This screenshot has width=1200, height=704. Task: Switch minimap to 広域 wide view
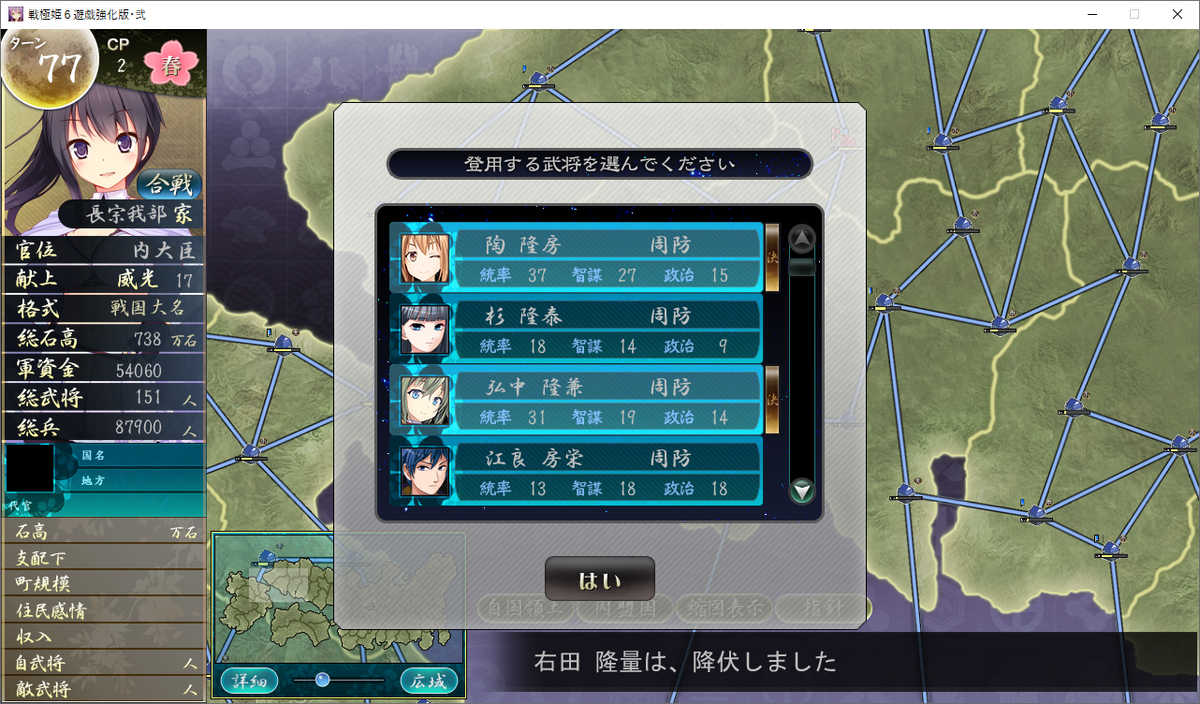tap(429, 681)
